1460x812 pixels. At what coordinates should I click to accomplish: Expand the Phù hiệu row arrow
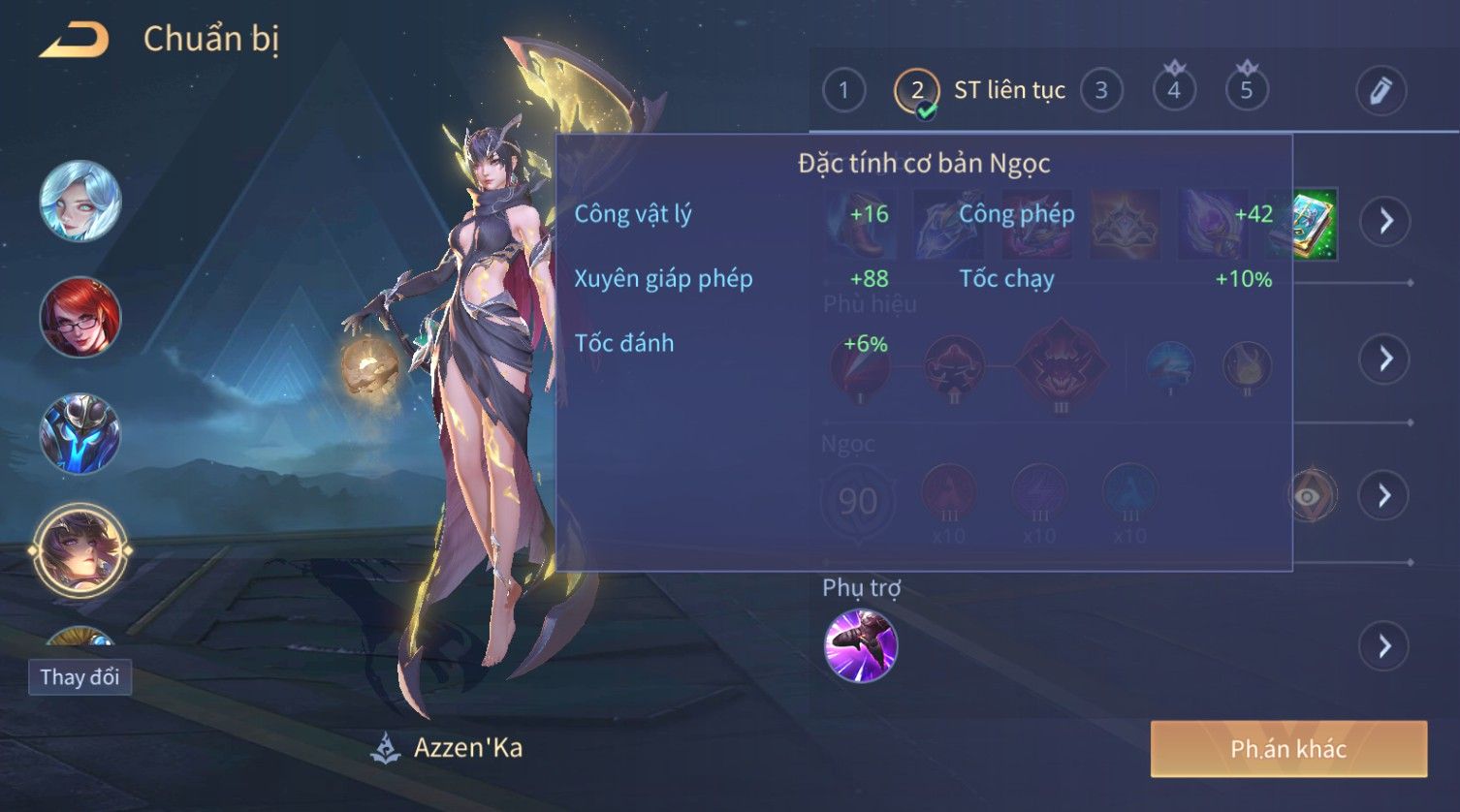tap(1384, 359)
